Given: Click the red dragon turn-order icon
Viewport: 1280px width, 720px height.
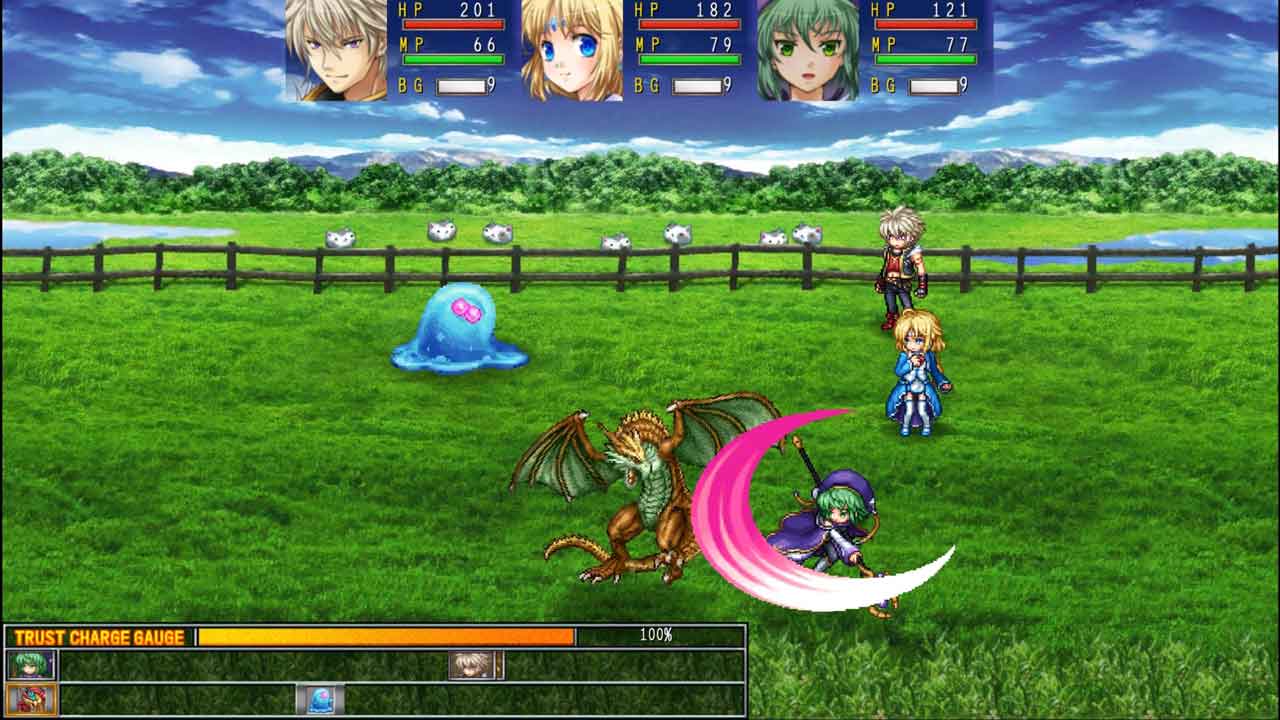Looking at the screenshot, I should [31, 699].
